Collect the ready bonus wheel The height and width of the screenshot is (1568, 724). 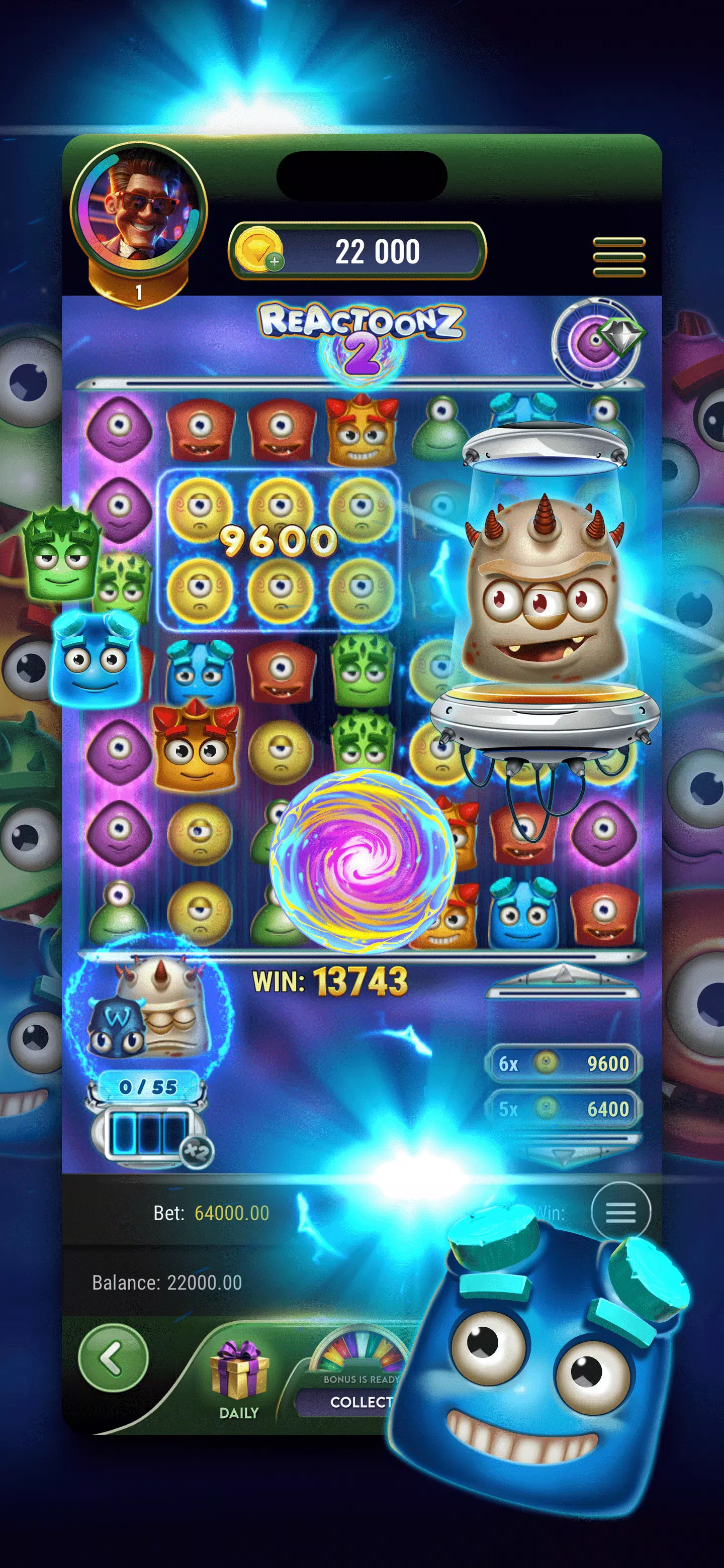(359, 1401)
